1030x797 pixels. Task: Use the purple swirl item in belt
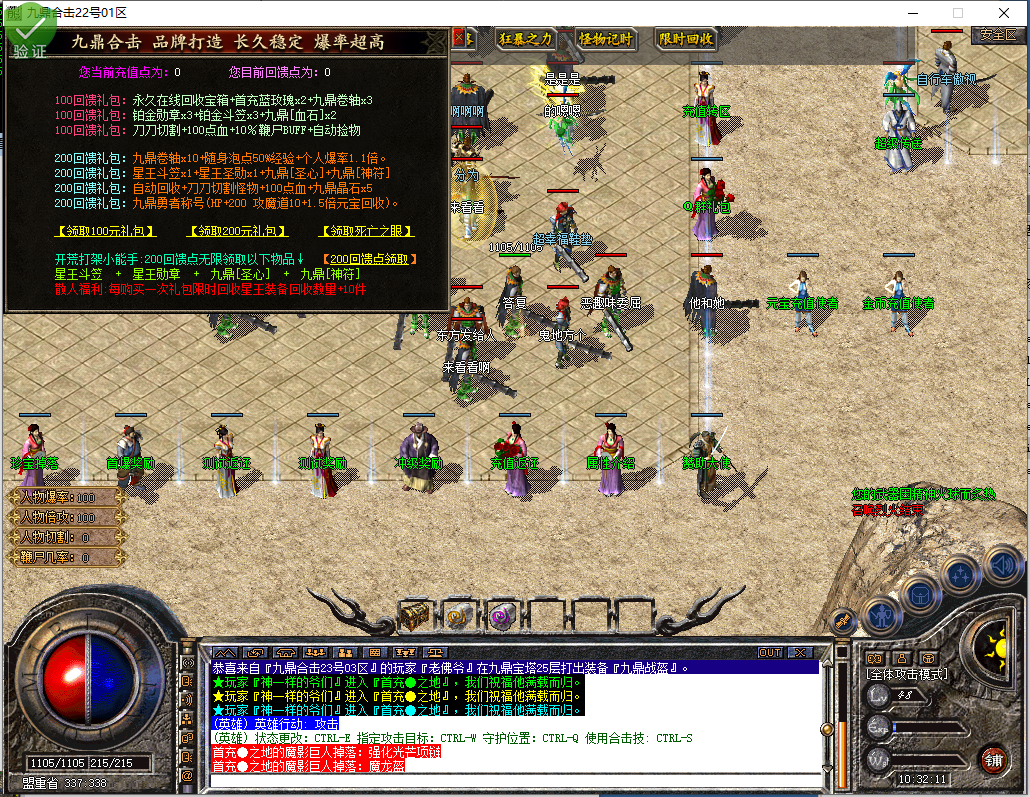pyautogui.click(x=501, y=614)
